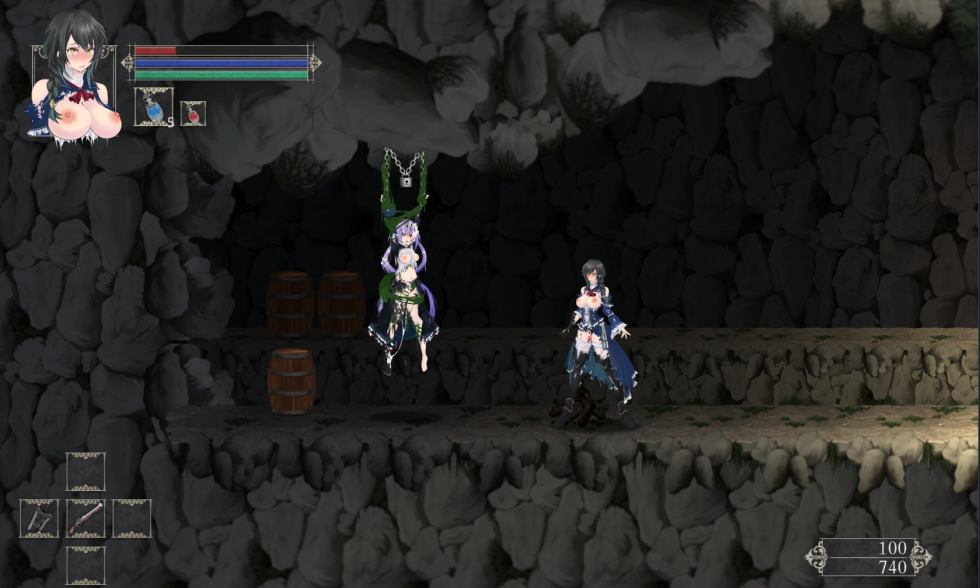
Task: Click the character portrait
Action: point(75,75)
